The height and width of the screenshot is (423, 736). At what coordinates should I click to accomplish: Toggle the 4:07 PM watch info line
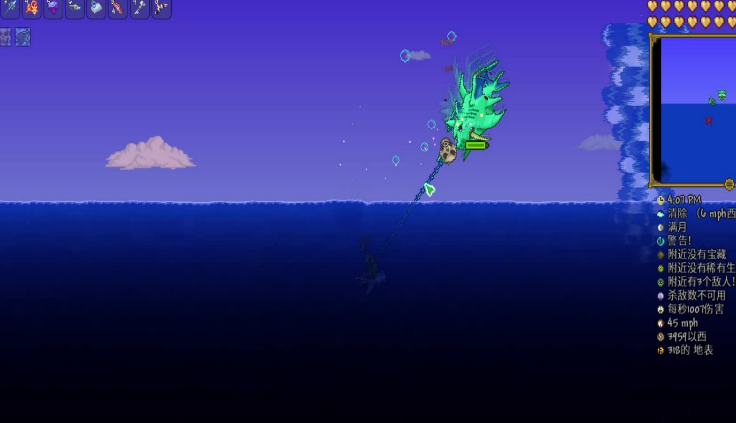(x=684, y=200)
